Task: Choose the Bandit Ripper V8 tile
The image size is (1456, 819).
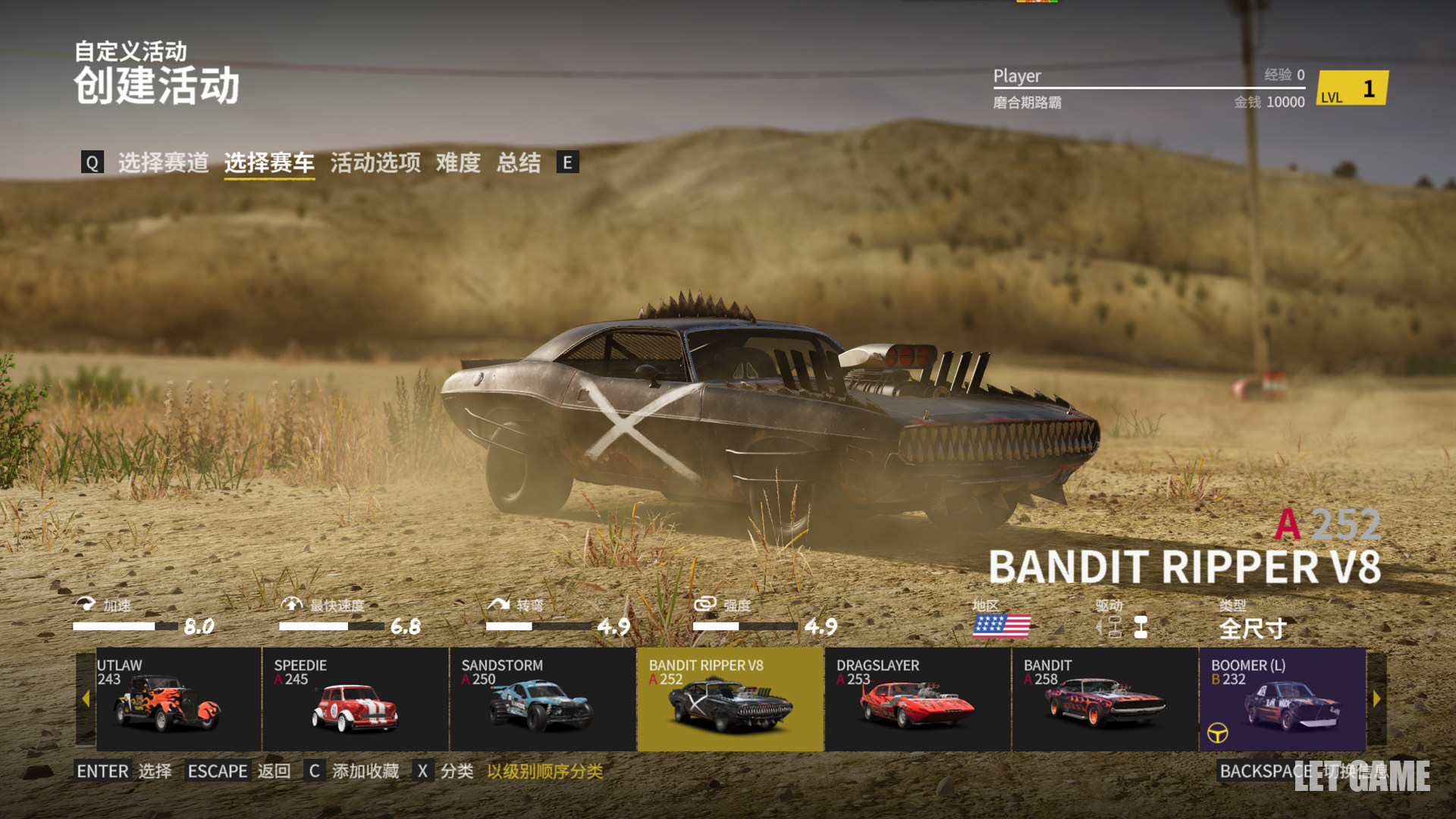Action: coord(730,699)
